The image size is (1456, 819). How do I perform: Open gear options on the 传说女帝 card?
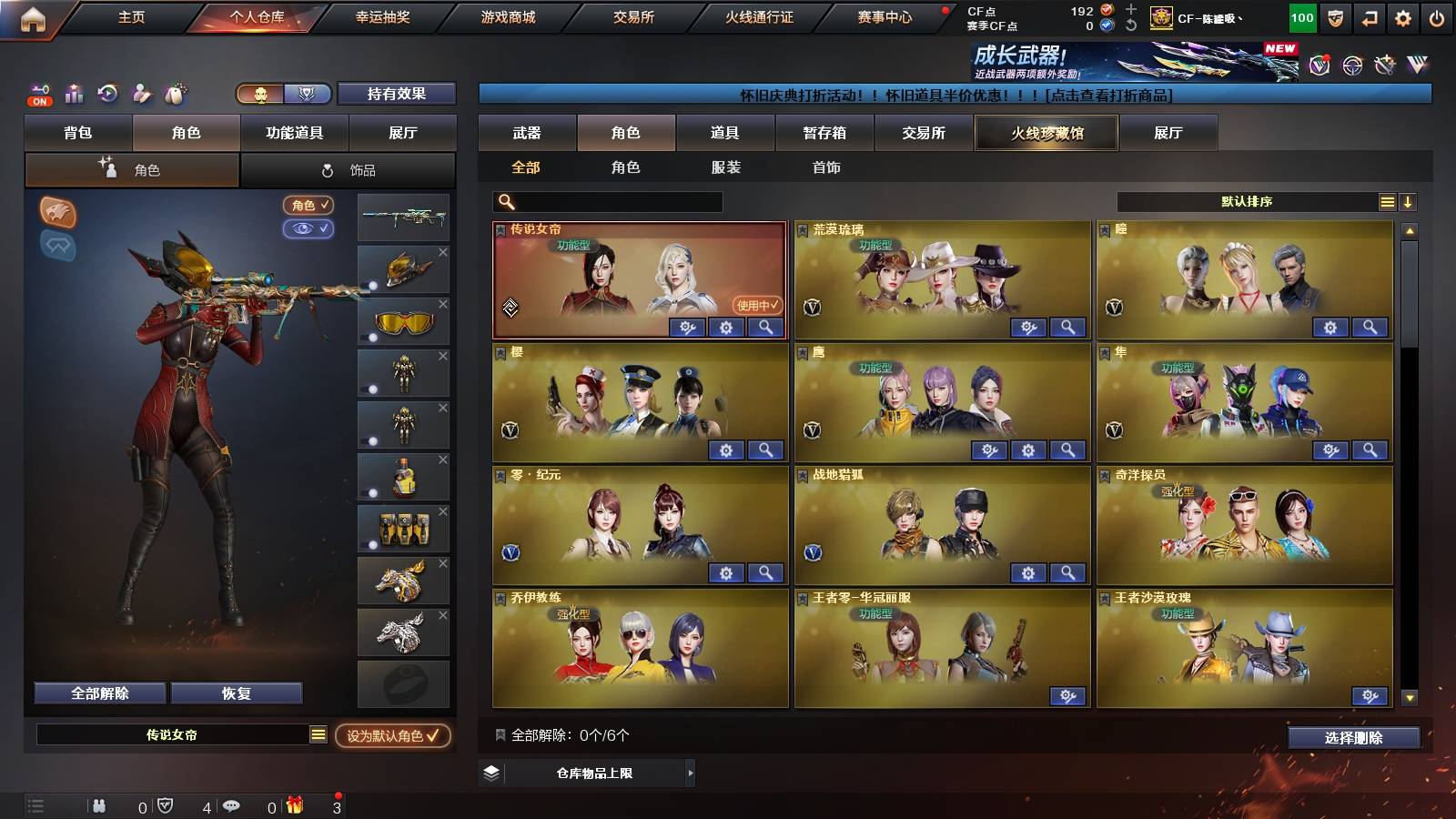click(724, 328)
